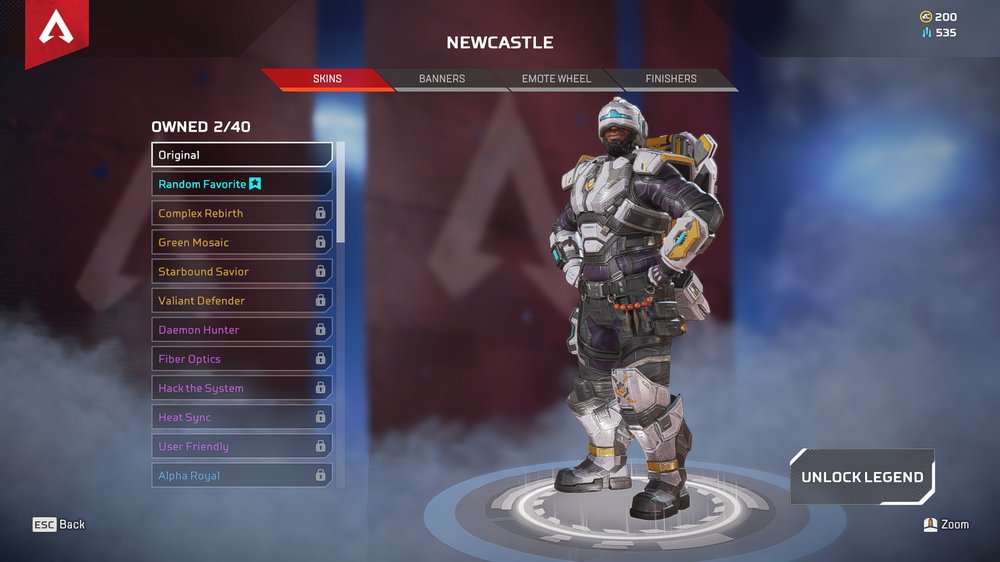This screenshot has width=1000, height=562.
Task: Go back using the Back button
Action: coord(60,524)
